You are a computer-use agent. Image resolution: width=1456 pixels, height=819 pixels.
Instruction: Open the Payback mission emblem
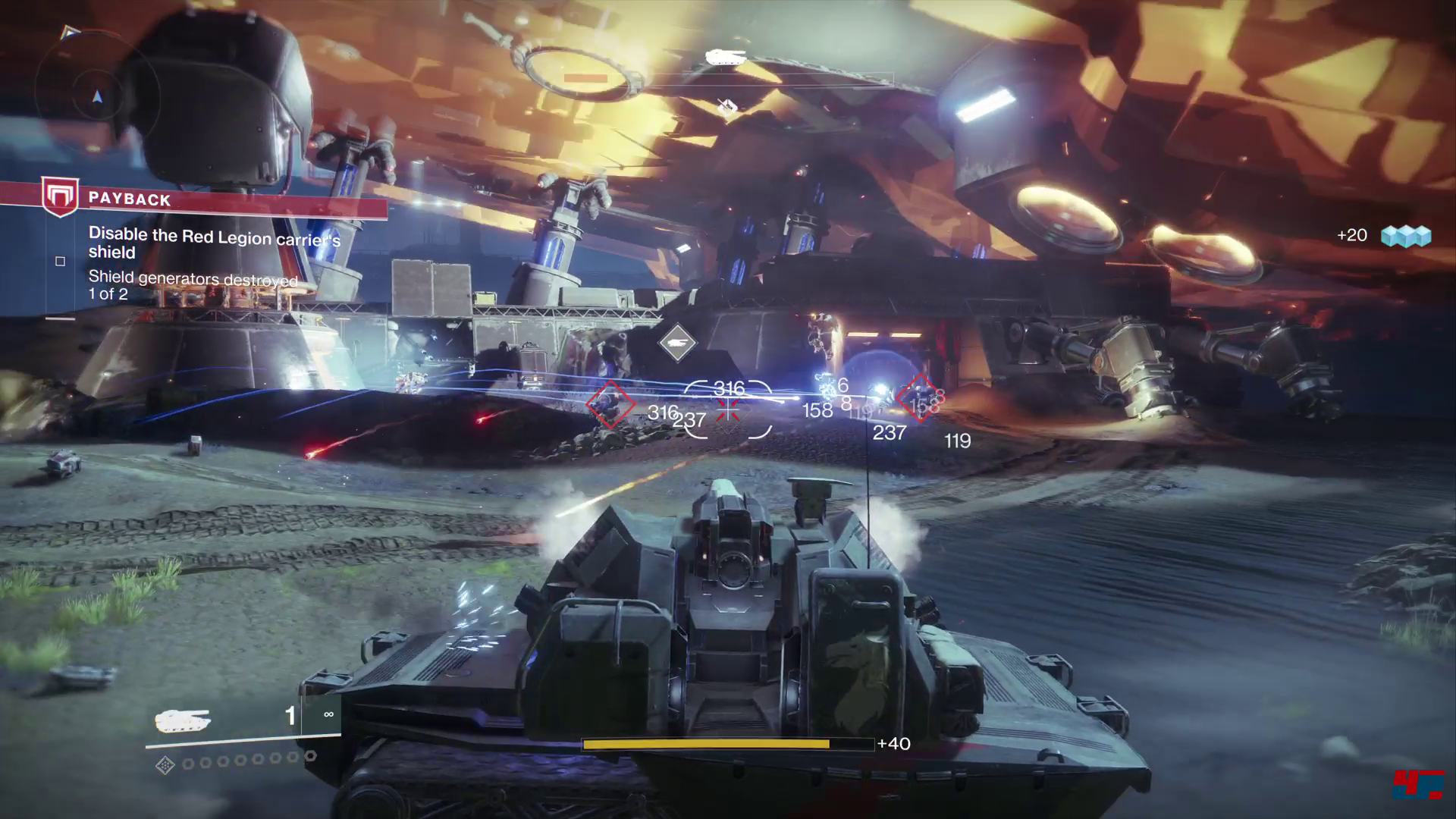pos(60,196)
